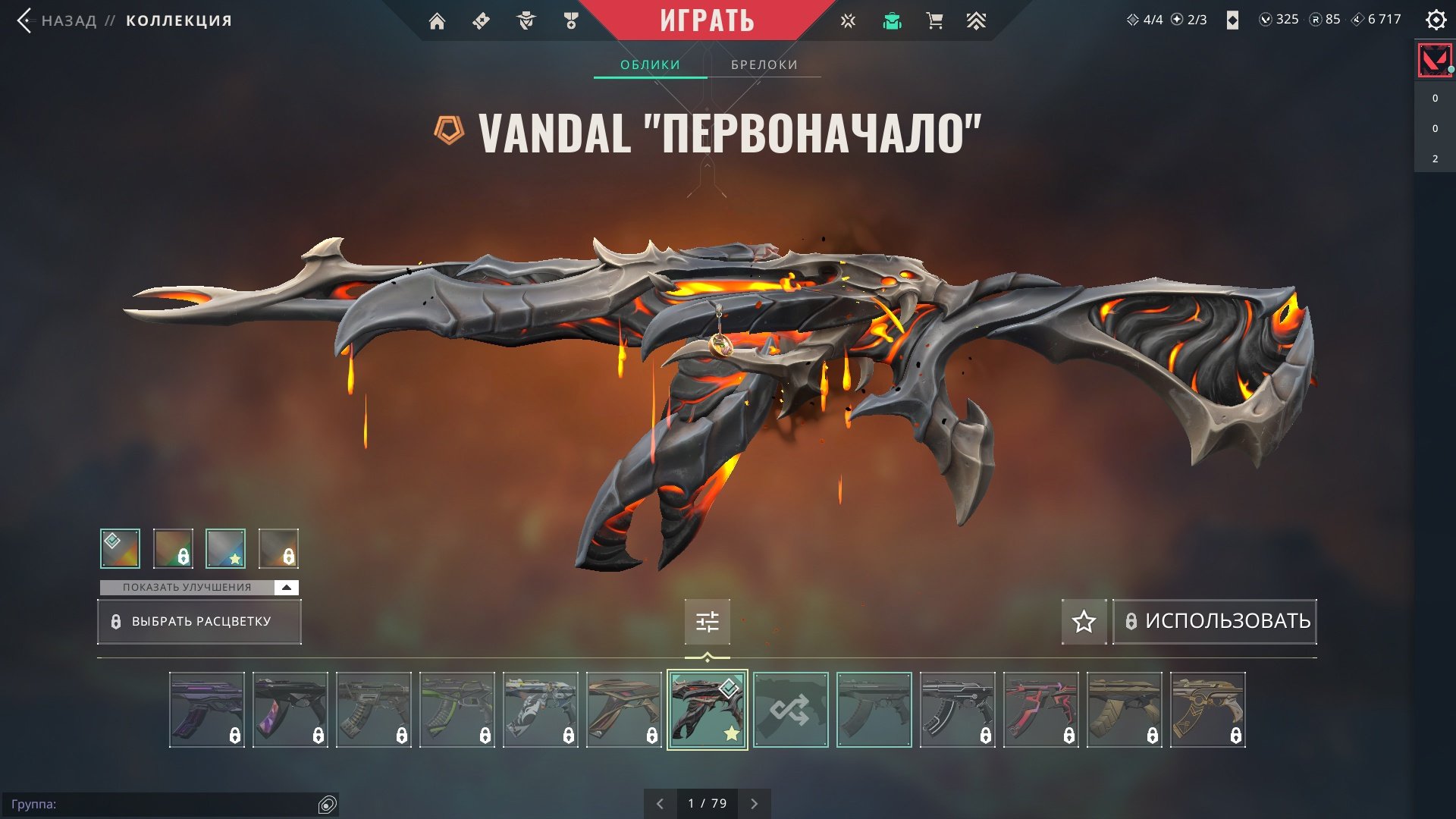Viewport: 1456px width, 819px height.
Task: Click the ИСПОЛЬЗОВАТЬ equip button
Action: pos(1215,622)
